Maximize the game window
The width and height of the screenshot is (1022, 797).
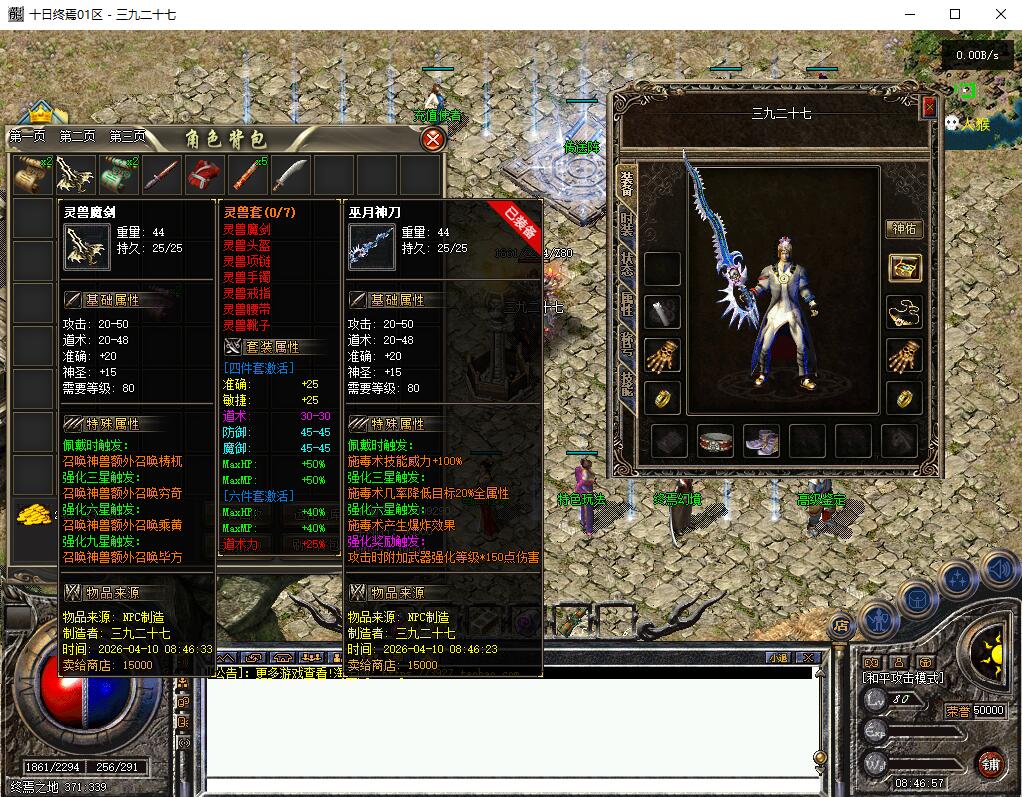(x=955, y=14)
